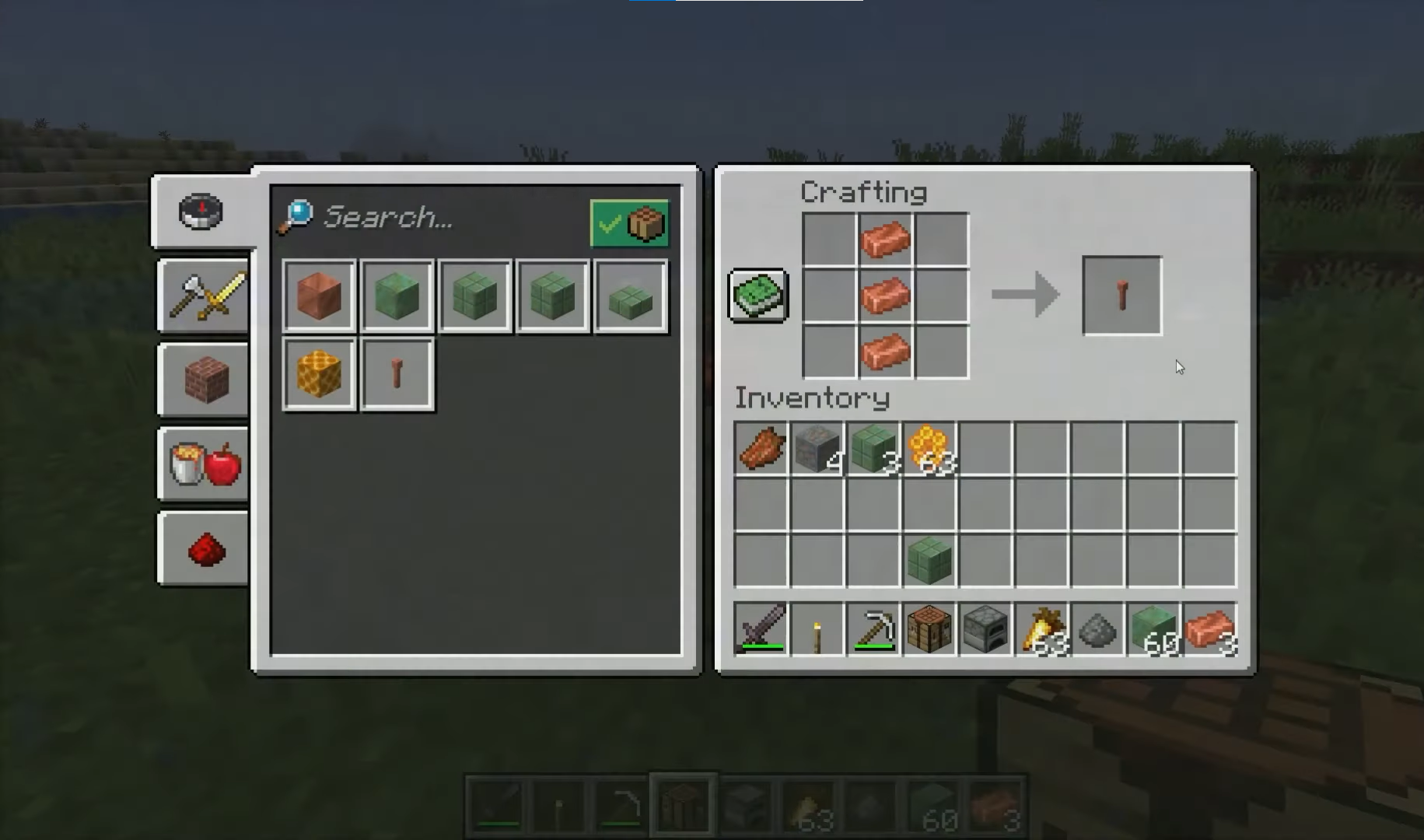This screenshot has width=1424, height=840.
Task: Open the recipe search tab with compass icon
Action: point(201,211)
